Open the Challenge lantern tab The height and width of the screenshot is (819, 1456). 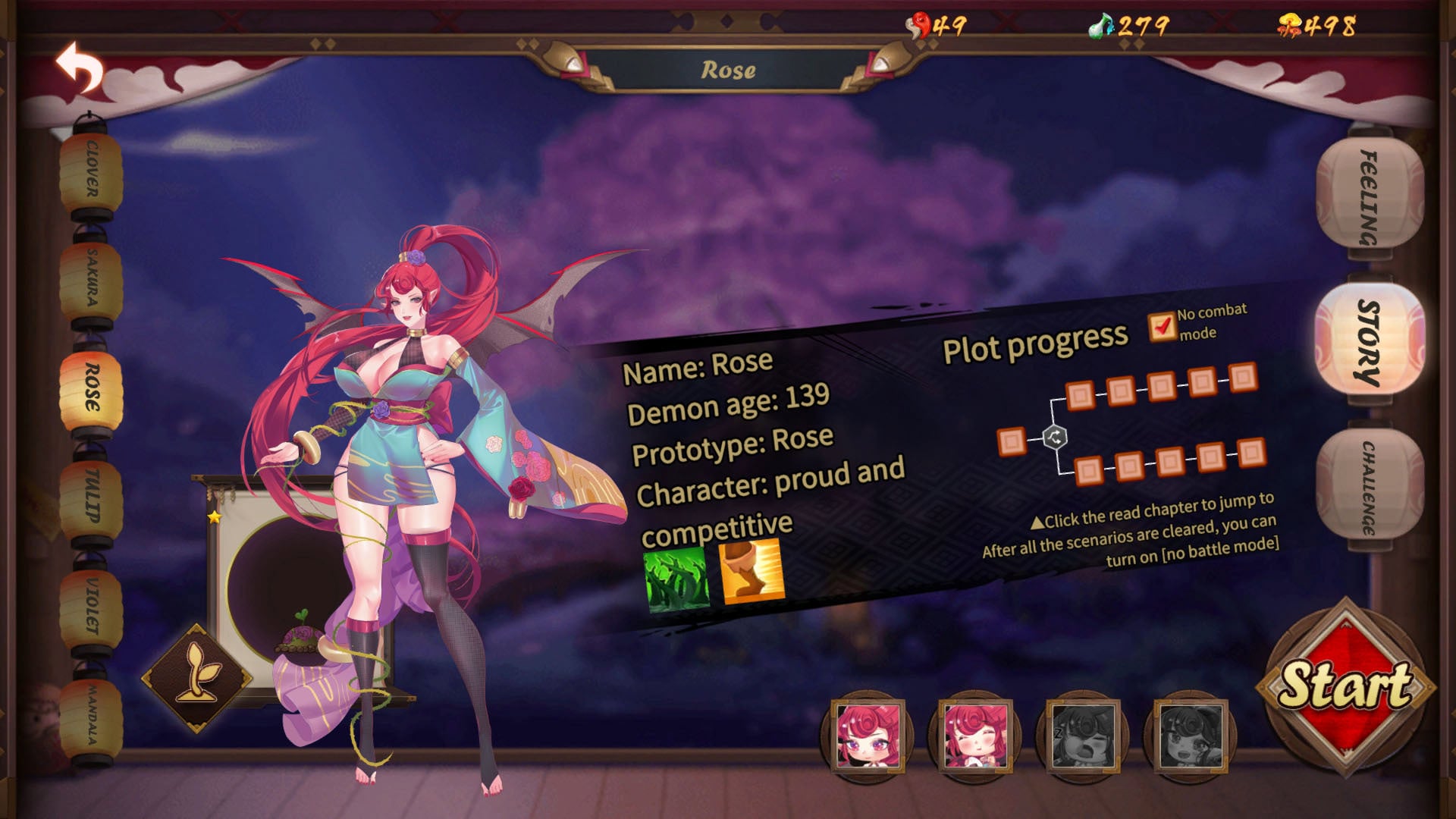tap(1369, 487)
